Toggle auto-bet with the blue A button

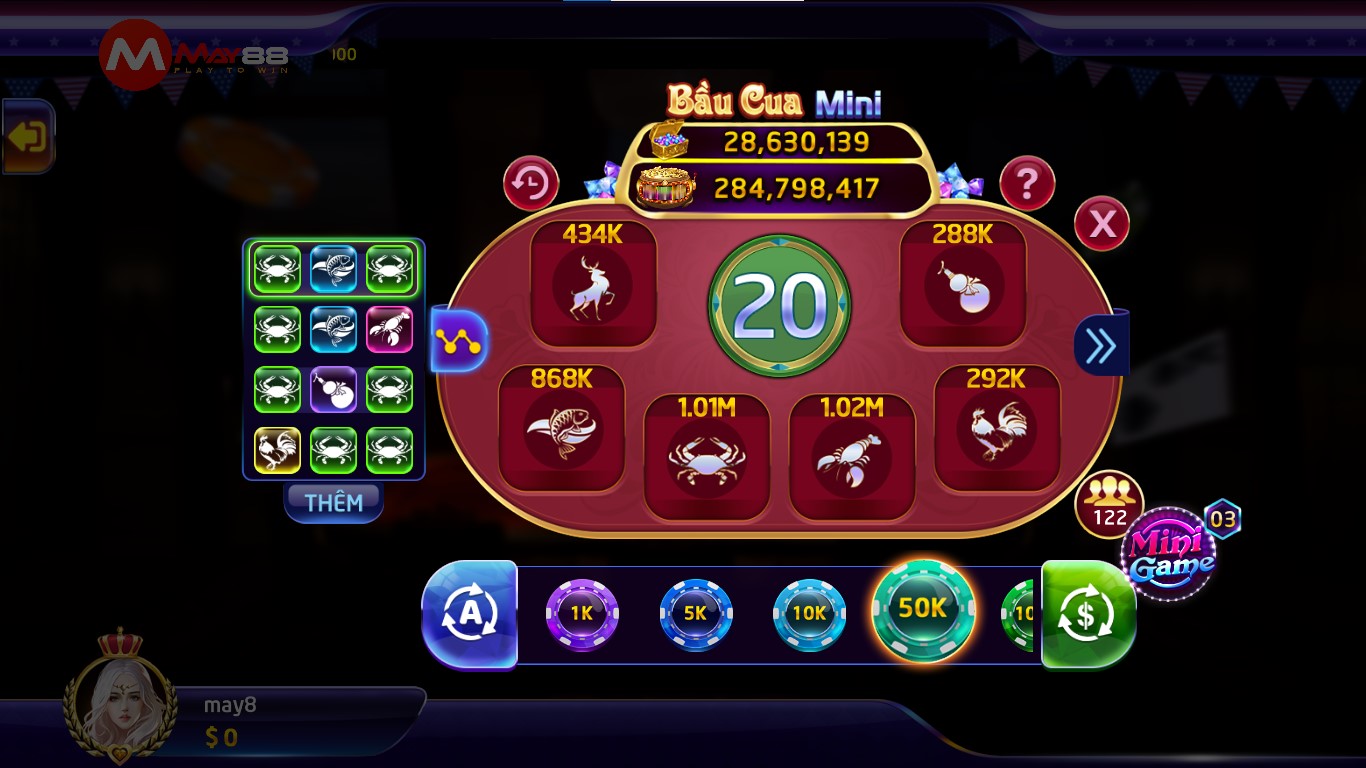(470, 613)
